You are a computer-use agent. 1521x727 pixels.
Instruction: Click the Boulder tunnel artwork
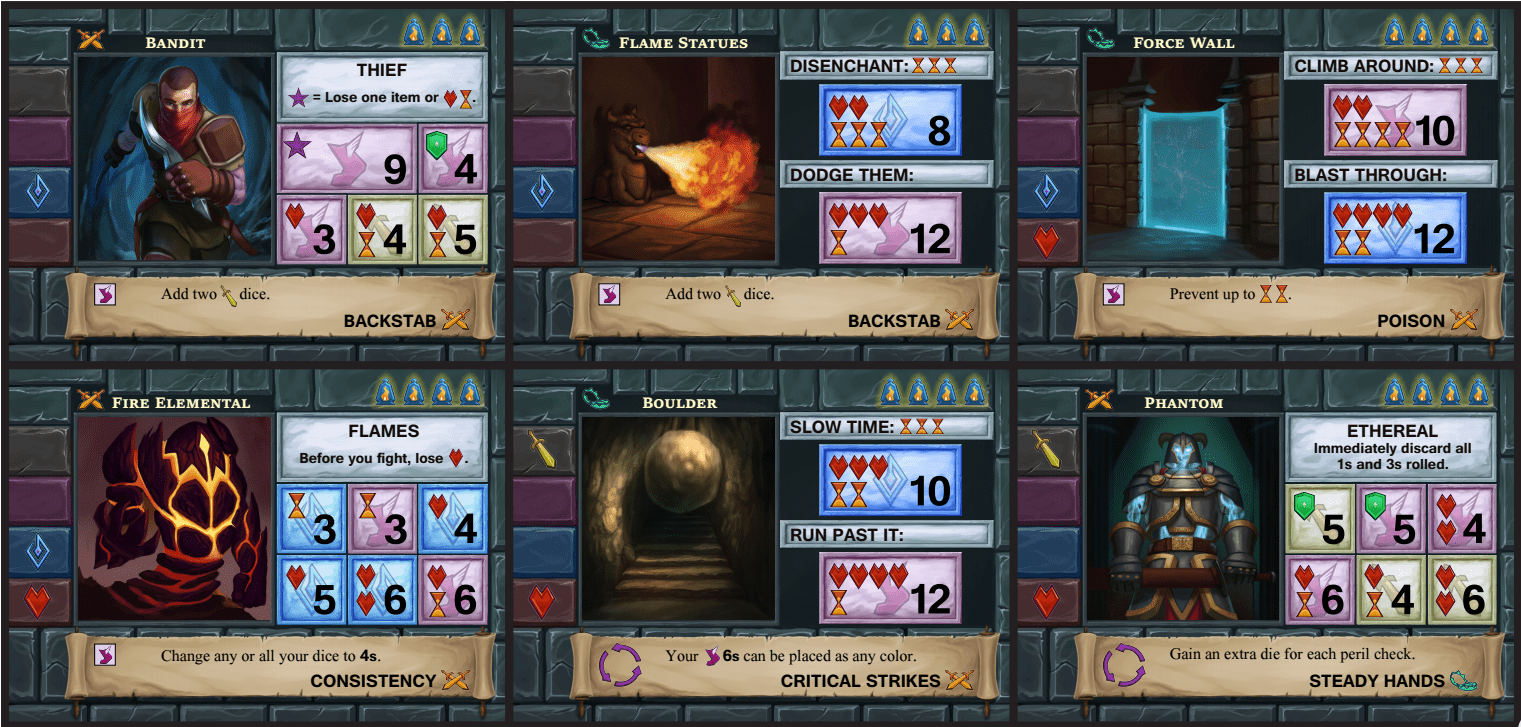[x=680, y=520]
